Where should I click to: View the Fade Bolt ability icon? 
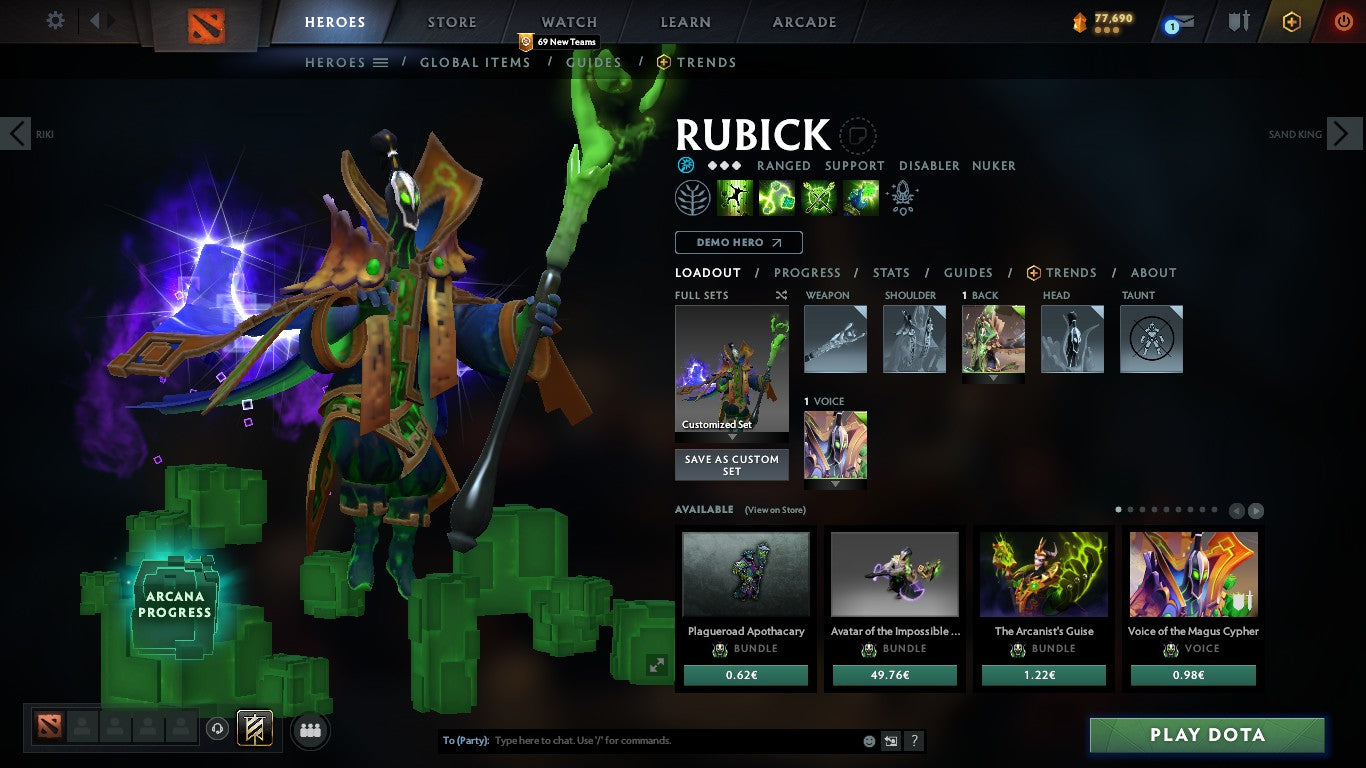[x=776, y=196]
